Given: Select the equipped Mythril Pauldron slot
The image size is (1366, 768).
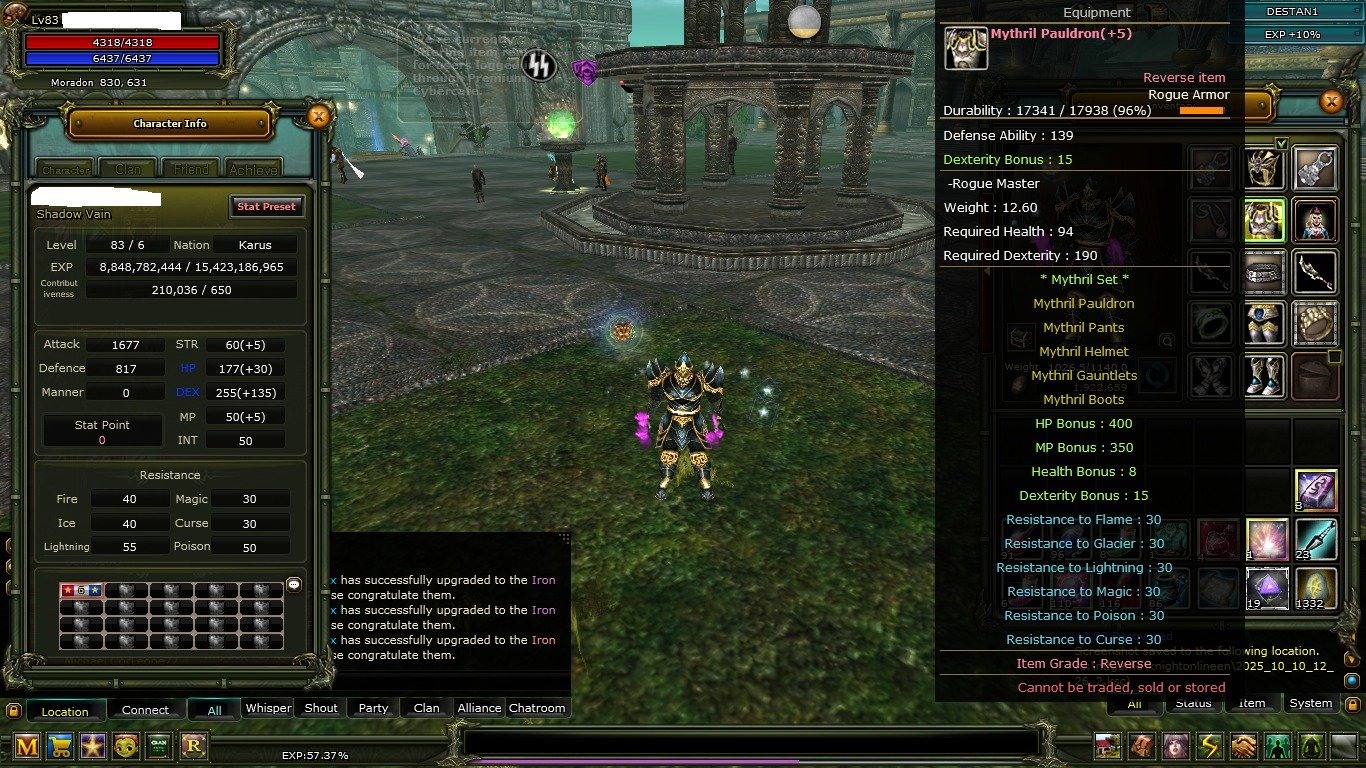Looking at the screenshot, I should click(1264, 219).
